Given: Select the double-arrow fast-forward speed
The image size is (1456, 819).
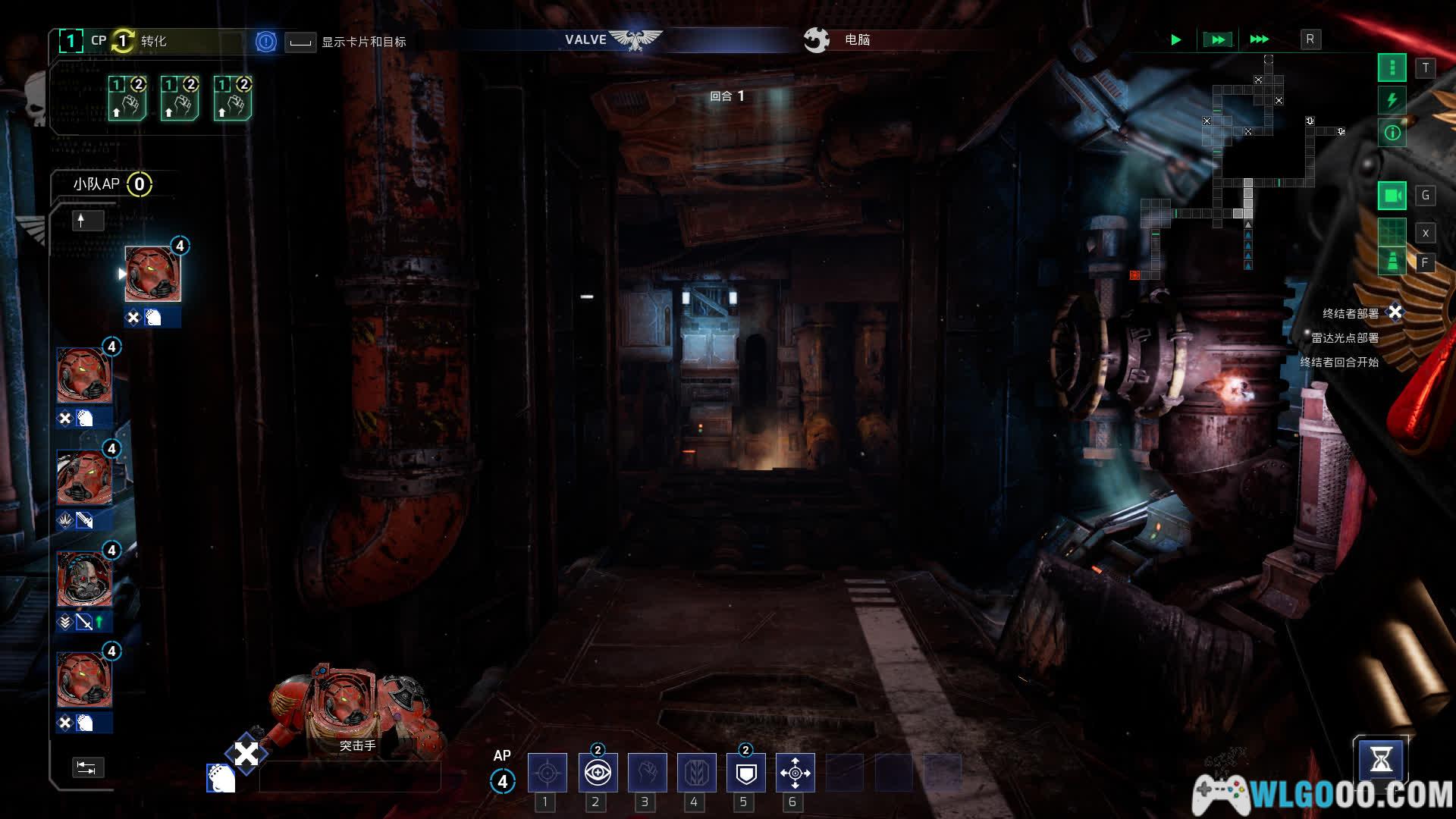Looking at the screenshot, I should (x=1217, y=39).
